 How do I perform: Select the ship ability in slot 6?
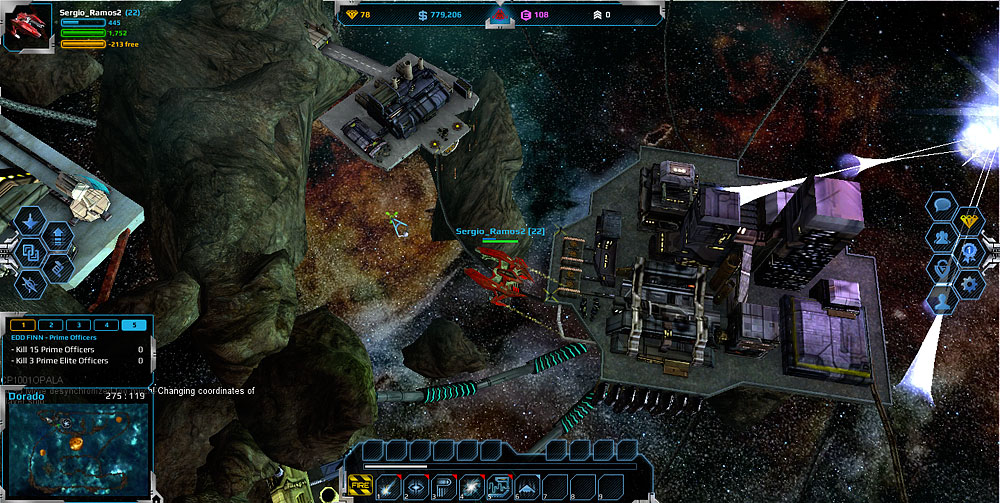pyautogui.click(x=527, y=487)
